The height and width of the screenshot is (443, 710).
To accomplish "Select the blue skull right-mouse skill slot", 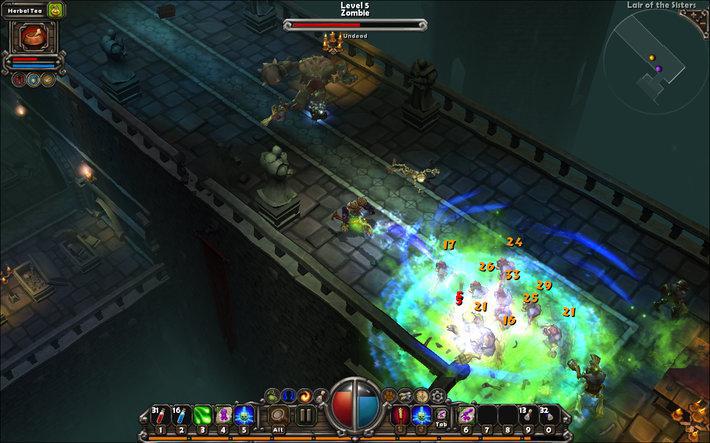I will pos(422,415).
